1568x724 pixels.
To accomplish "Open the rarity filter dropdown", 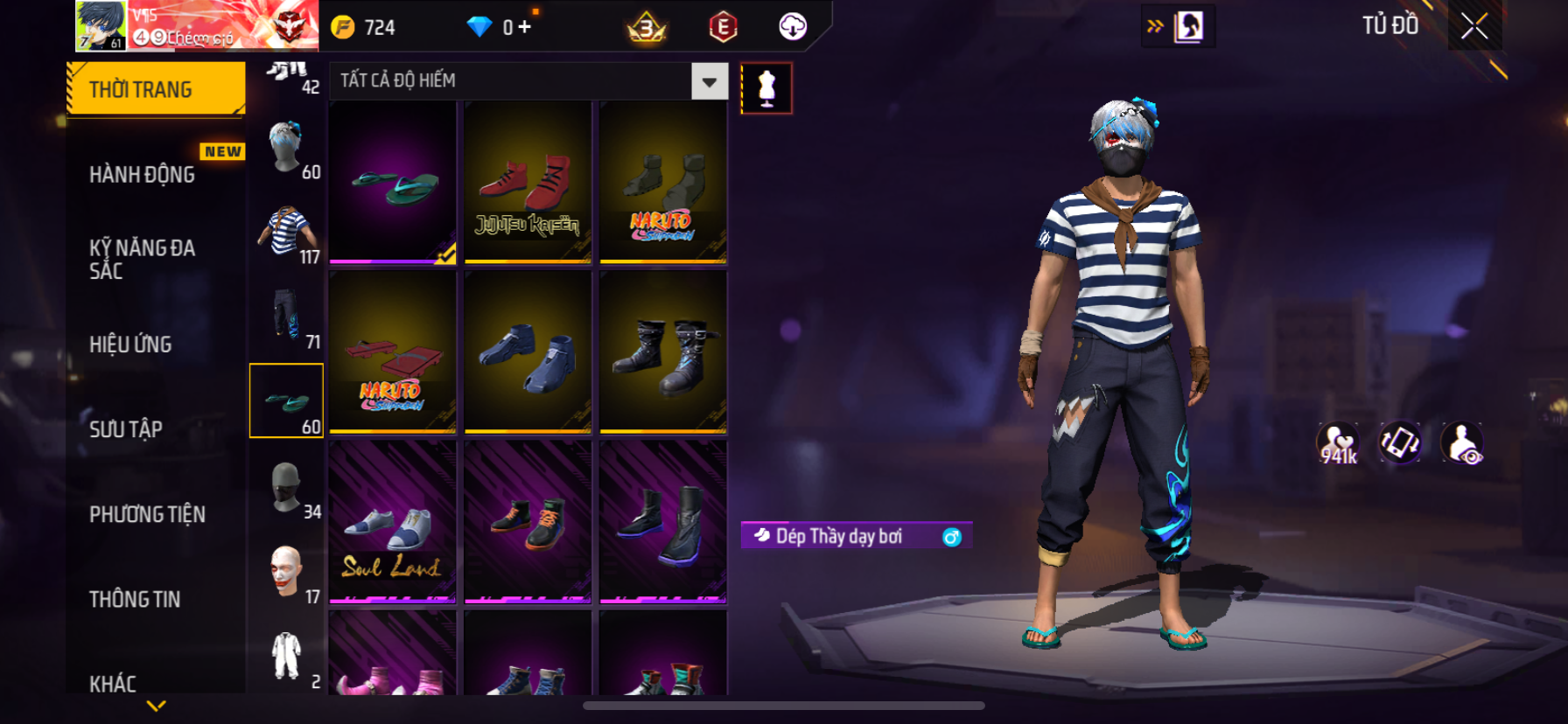I will tap(709, 81).
